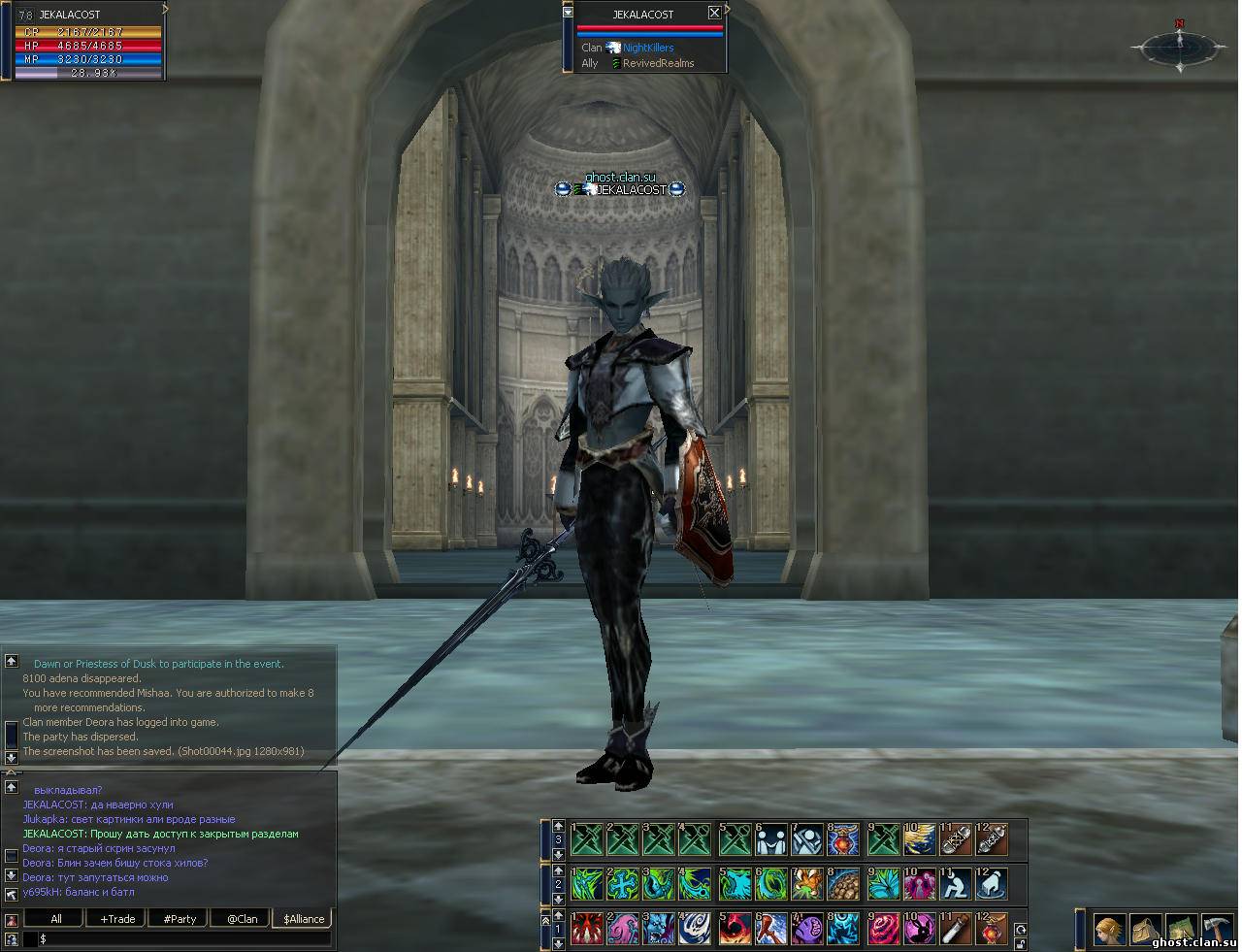Viewport: 1242px width, 952px height.
Task: Switch to the @Clan chat tab
Action: click(242, 918)
